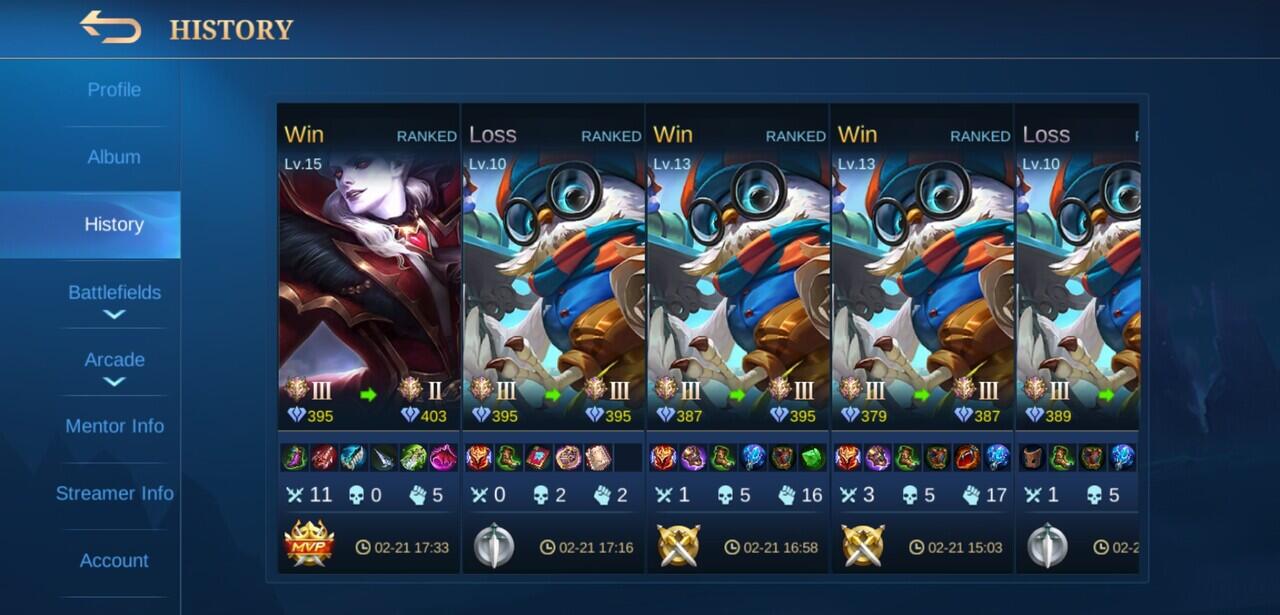Show Streamer Info

pos(114,493)
